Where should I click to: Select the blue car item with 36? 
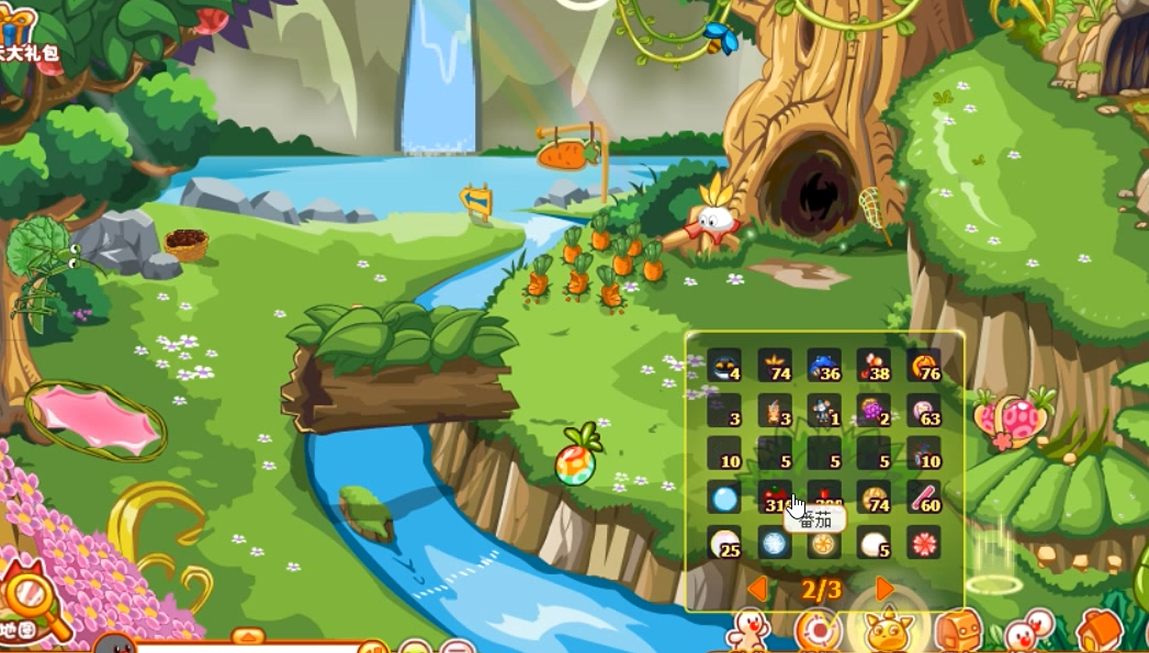click(x=824, y=366)
